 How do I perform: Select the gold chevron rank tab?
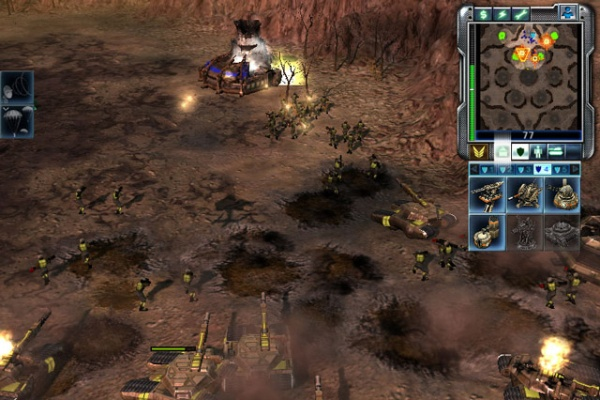[x=479, y=152]
